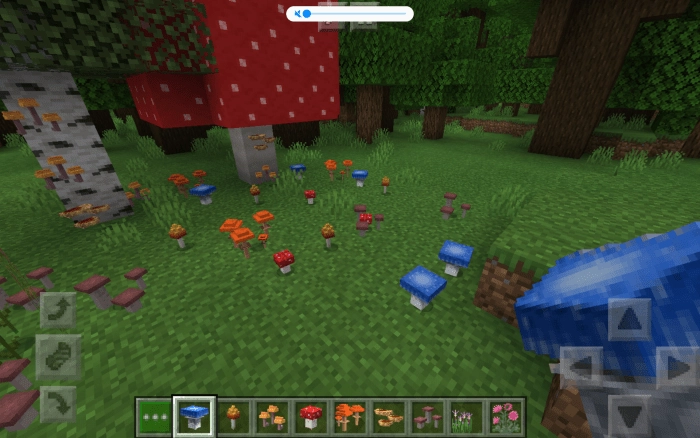Tap the d-pad right arrow
Image resolution: width=700 pixels, height=438 pixels.
click(678, 367)
